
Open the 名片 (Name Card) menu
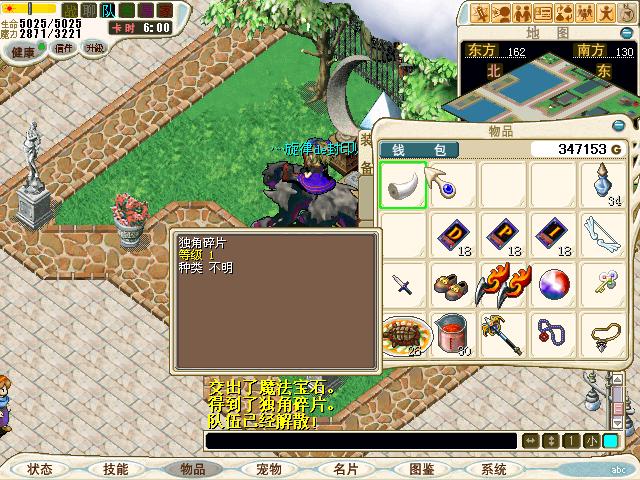pos(345,468)
